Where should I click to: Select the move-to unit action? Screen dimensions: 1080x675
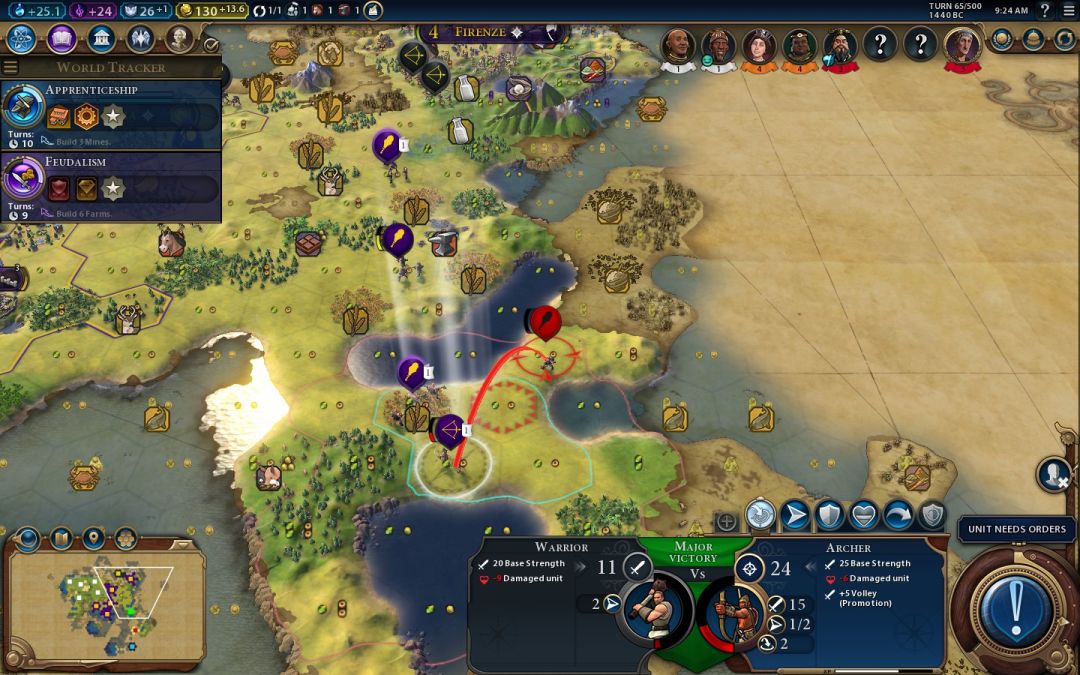coord(795,515)
